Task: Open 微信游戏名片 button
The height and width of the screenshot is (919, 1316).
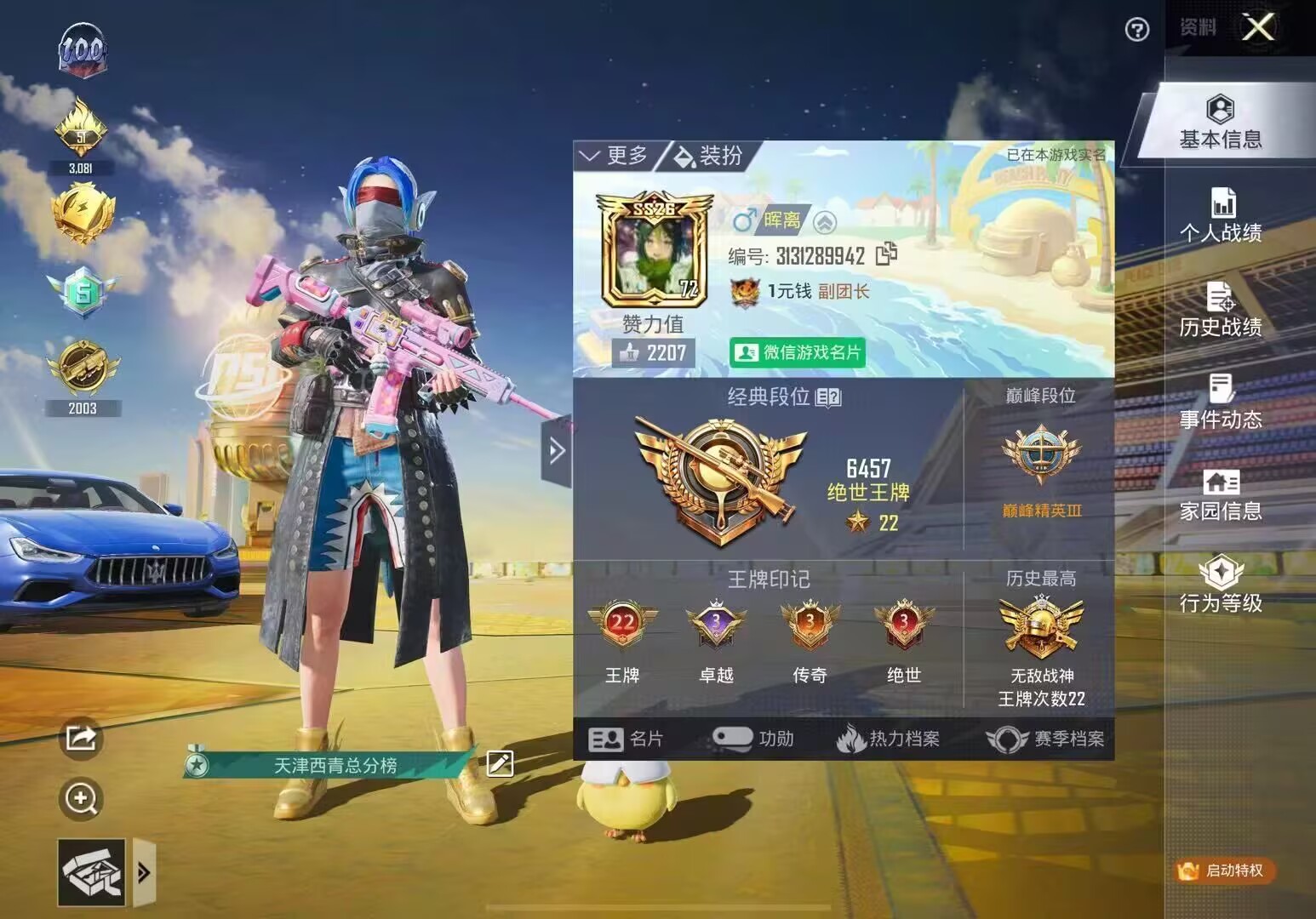Action: point(797,352)
